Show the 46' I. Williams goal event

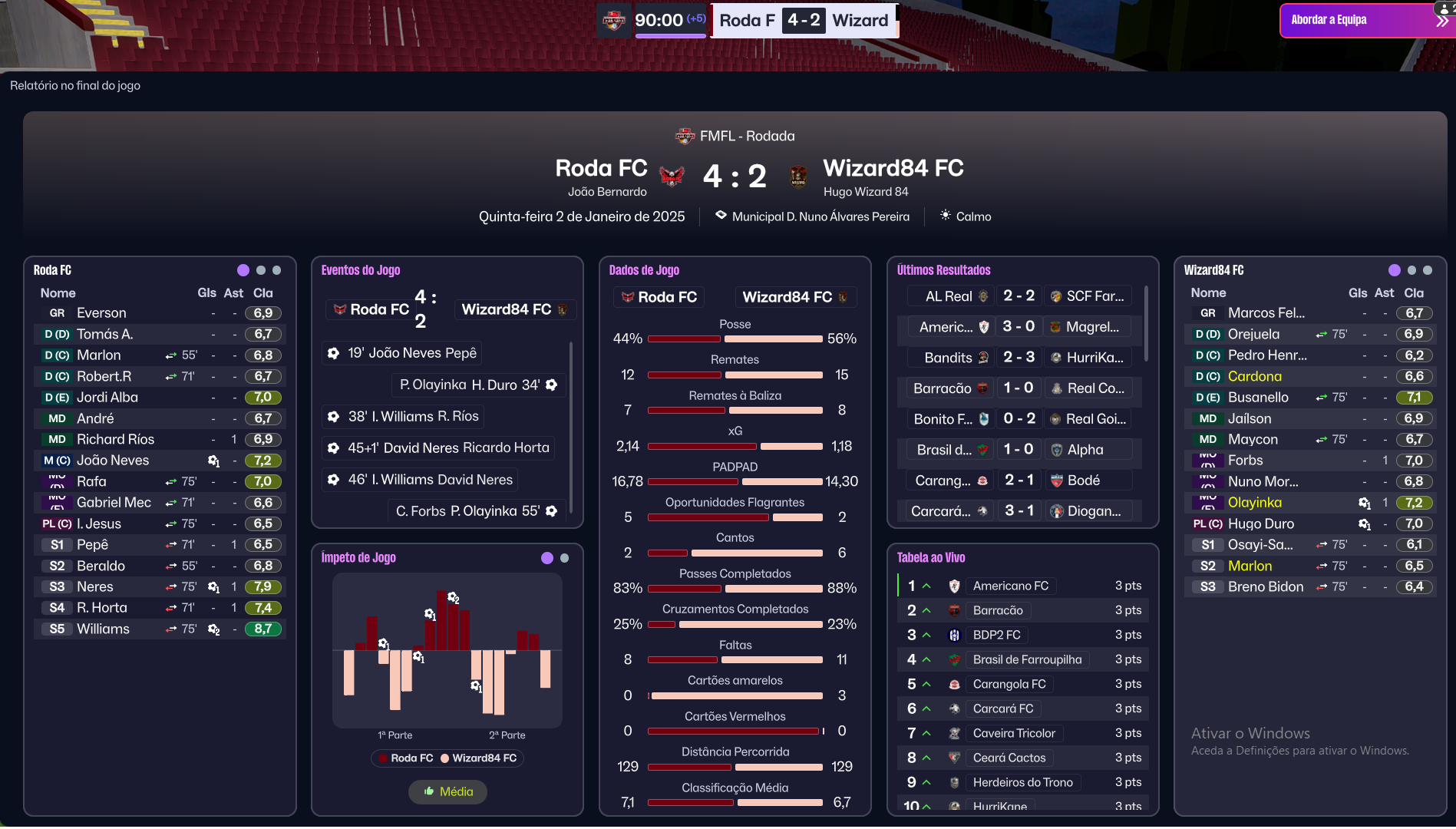430,480
